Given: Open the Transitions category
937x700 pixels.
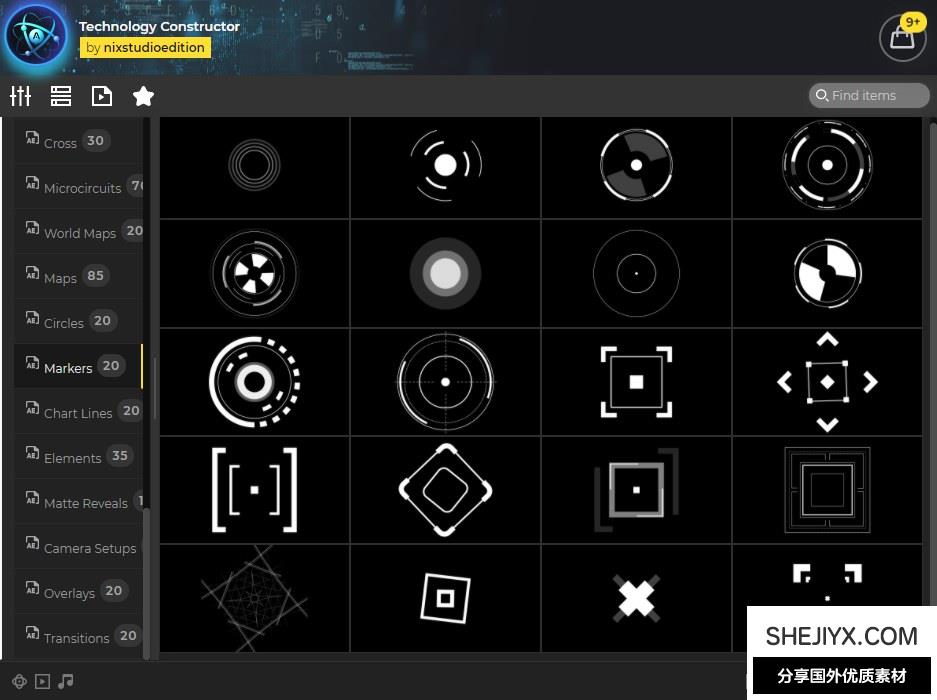Looking at the screenshot, I should pos(76,637).
